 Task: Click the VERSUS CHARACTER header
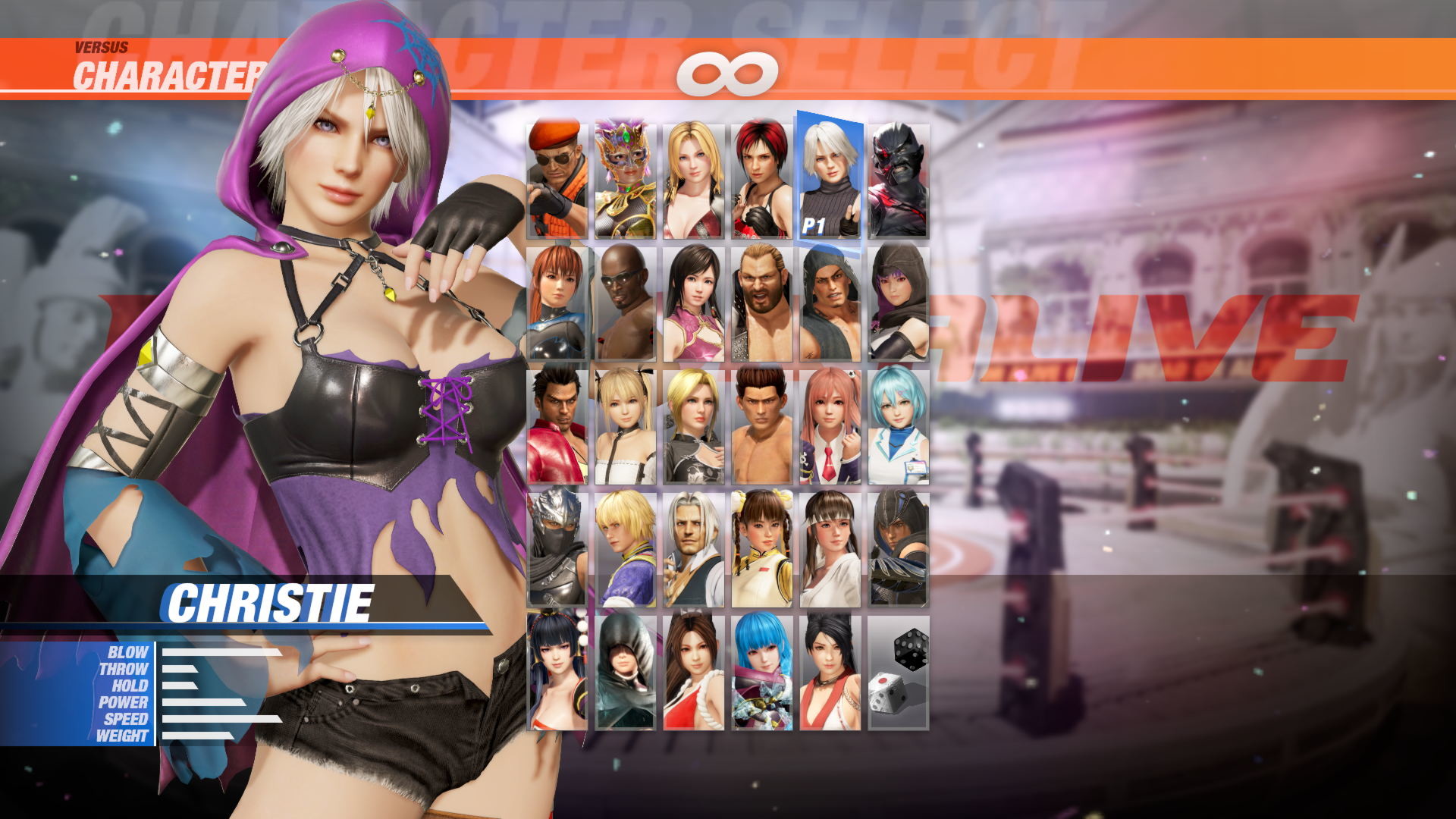(152, 61)
